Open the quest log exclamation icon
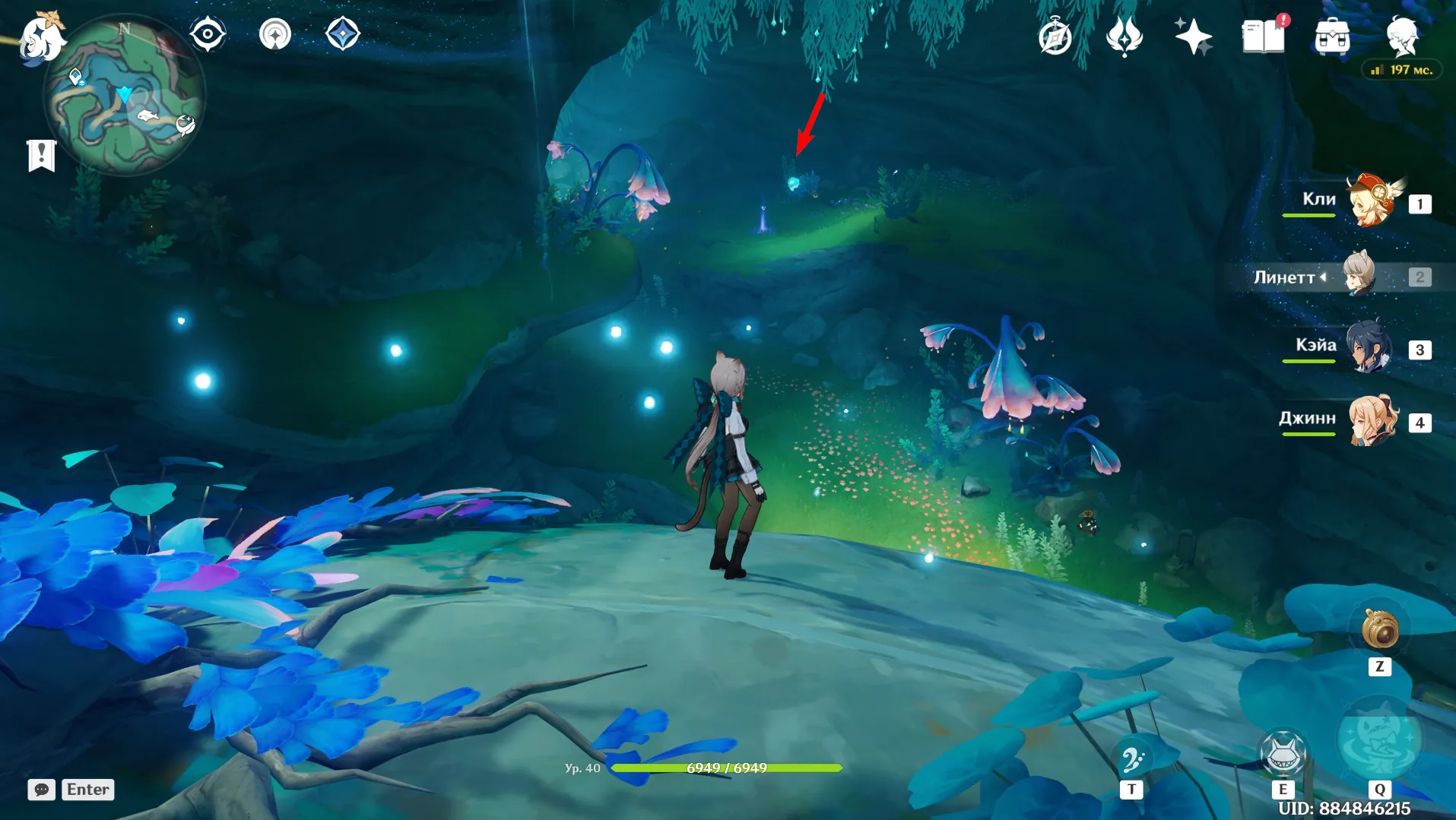 (x=41, y=156)
